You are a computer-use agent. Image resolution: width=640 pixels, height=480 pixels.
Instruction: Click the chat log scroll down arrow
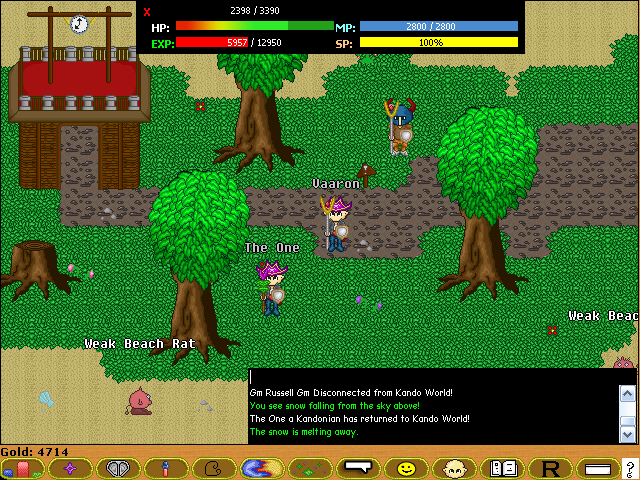click(x=628, y=434)
